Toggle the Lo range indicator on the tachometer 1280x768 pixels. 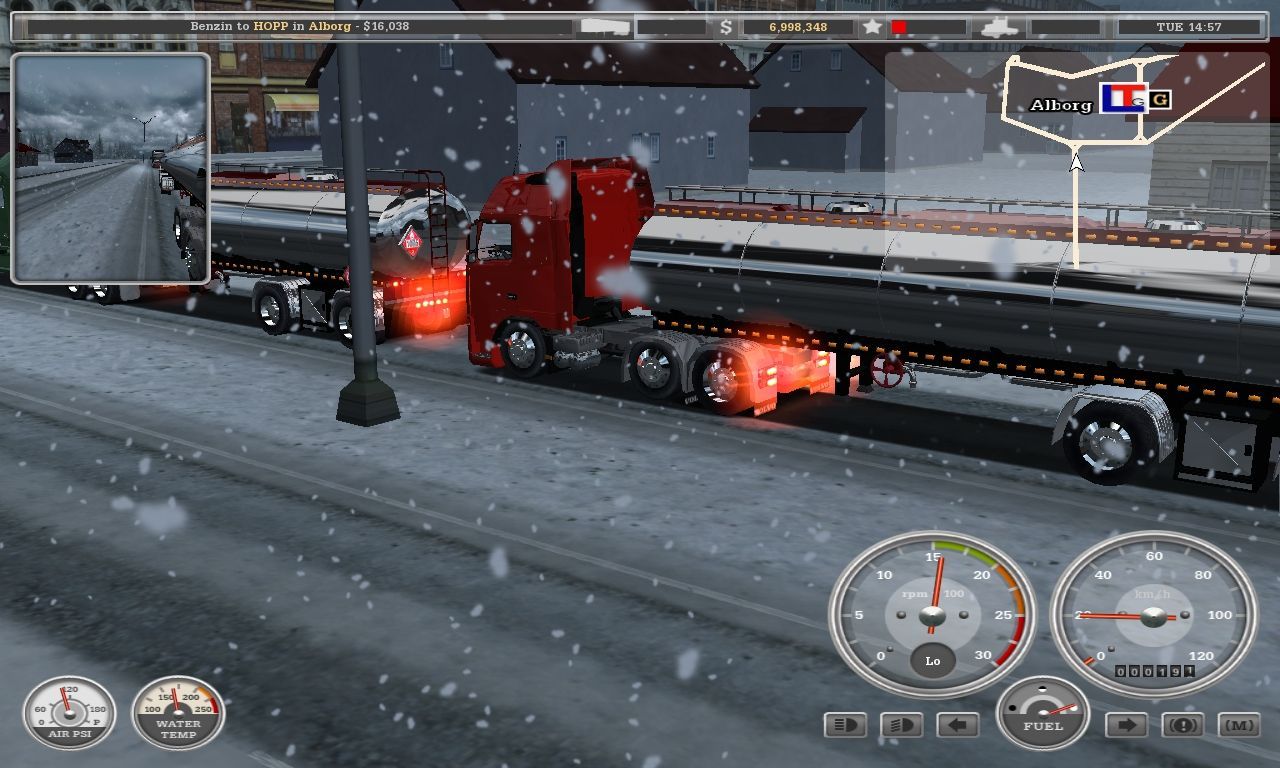932,661
